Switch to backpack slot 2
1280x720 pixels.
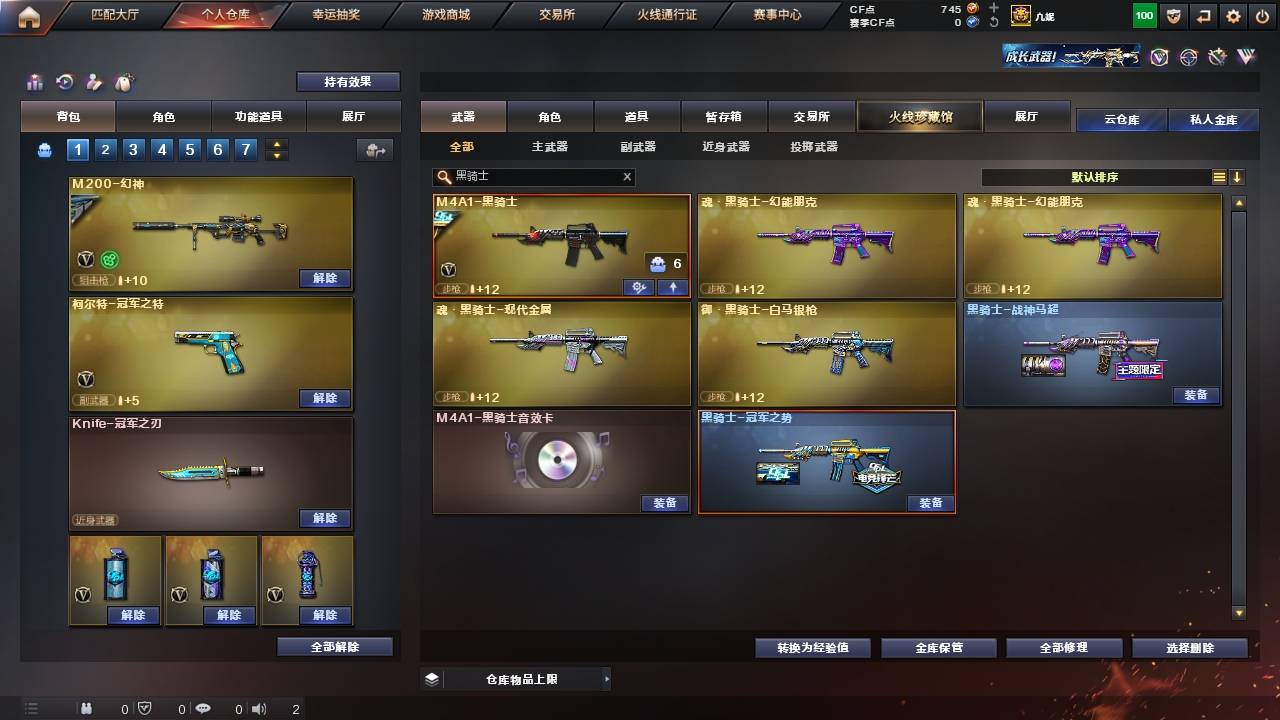(103, 147)
